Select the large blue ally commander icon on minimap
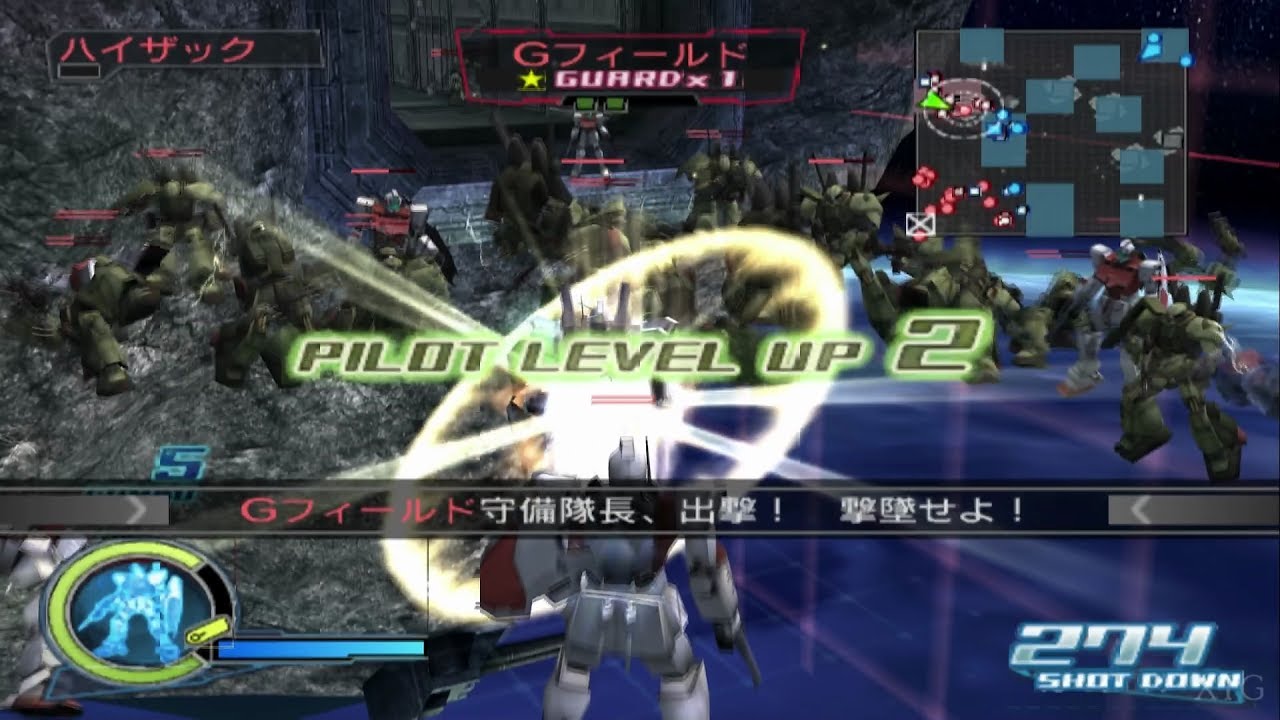This screenshot has width=1280, height=720. 1152,45
